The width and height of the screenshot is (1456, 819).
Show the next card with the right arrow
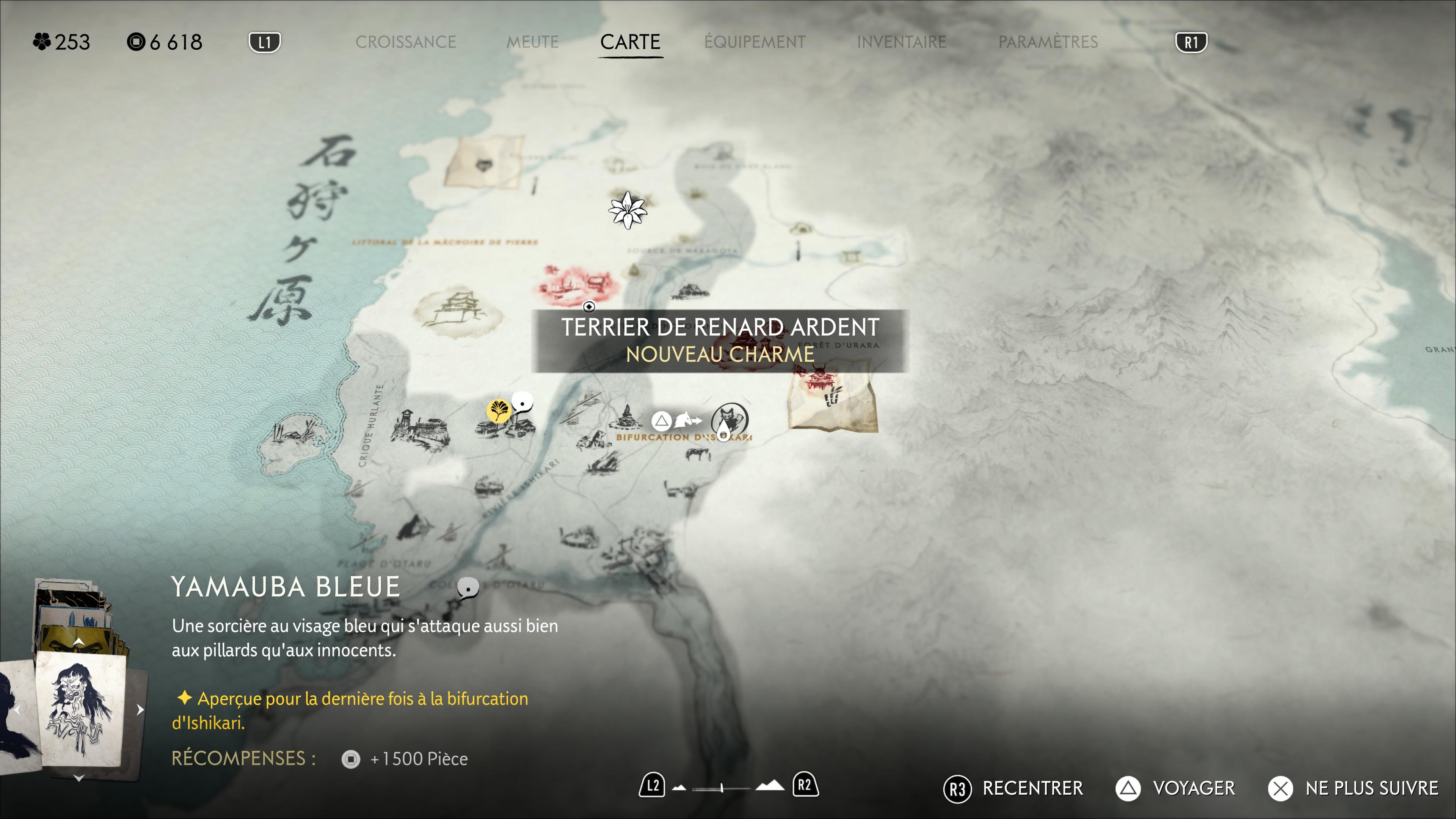(x=140, y=710)
